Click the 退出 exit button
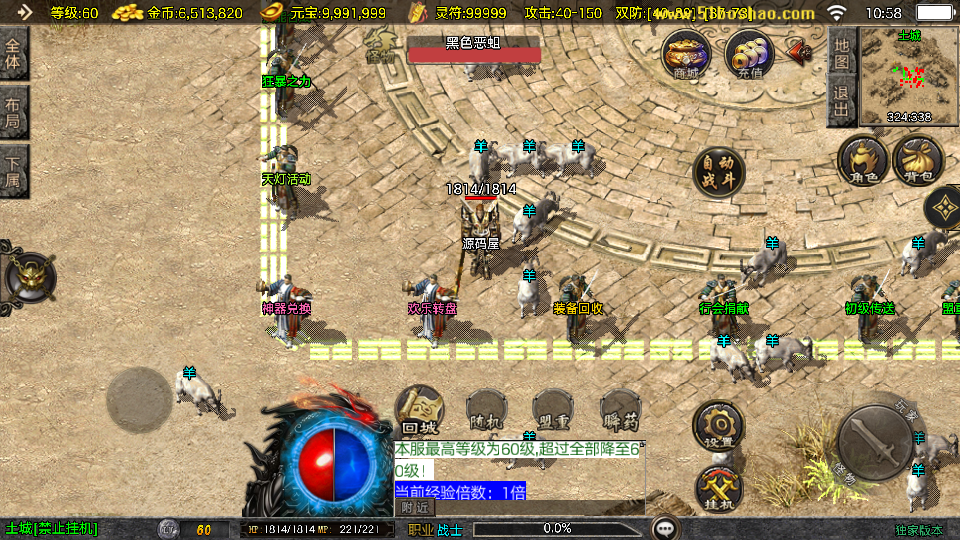This screenshot has width=960, height=540. [x=841, y=102]
